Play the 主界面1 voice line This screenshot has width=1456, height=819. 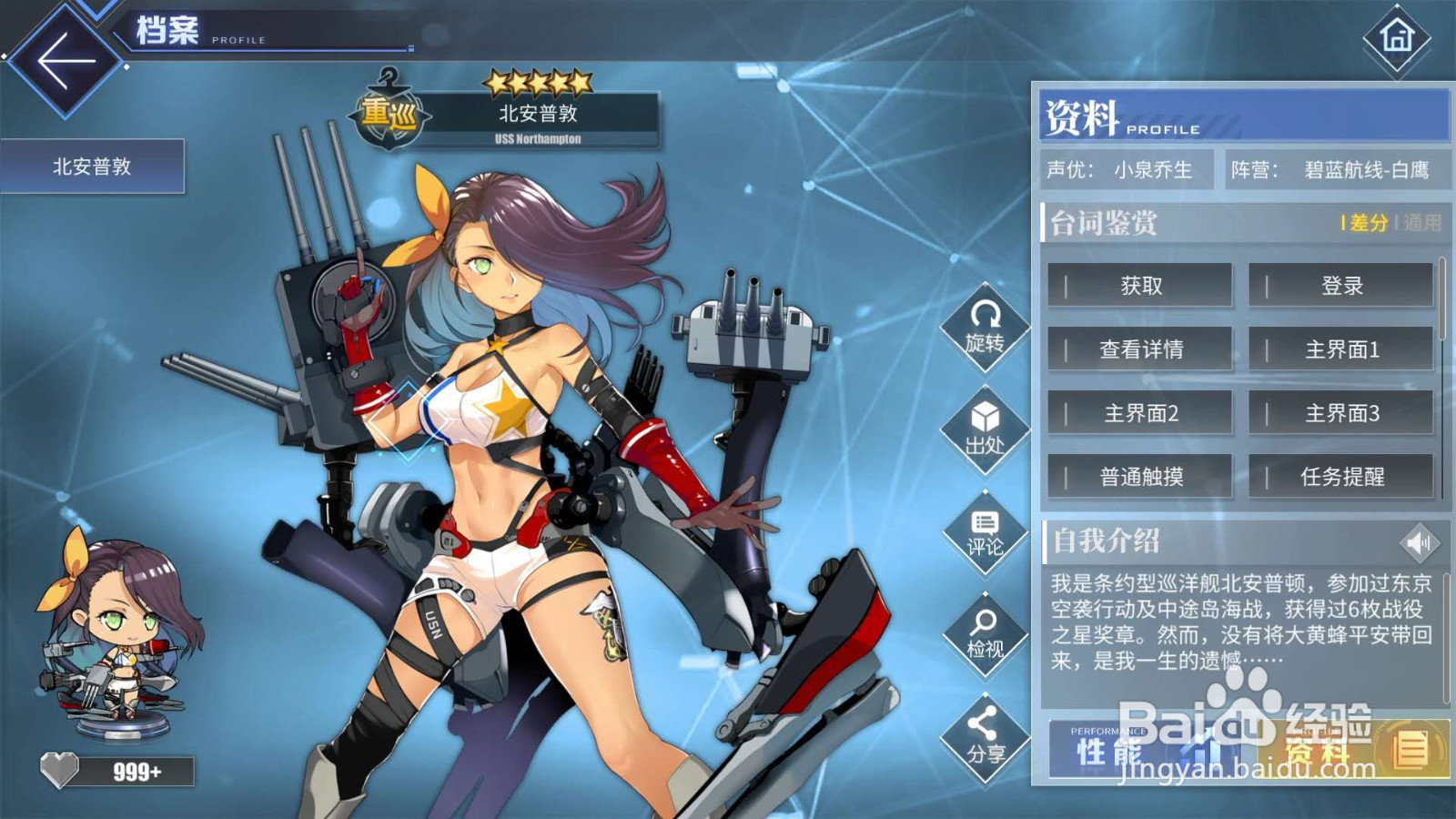pyautogui.click(x=1341, y=349)
